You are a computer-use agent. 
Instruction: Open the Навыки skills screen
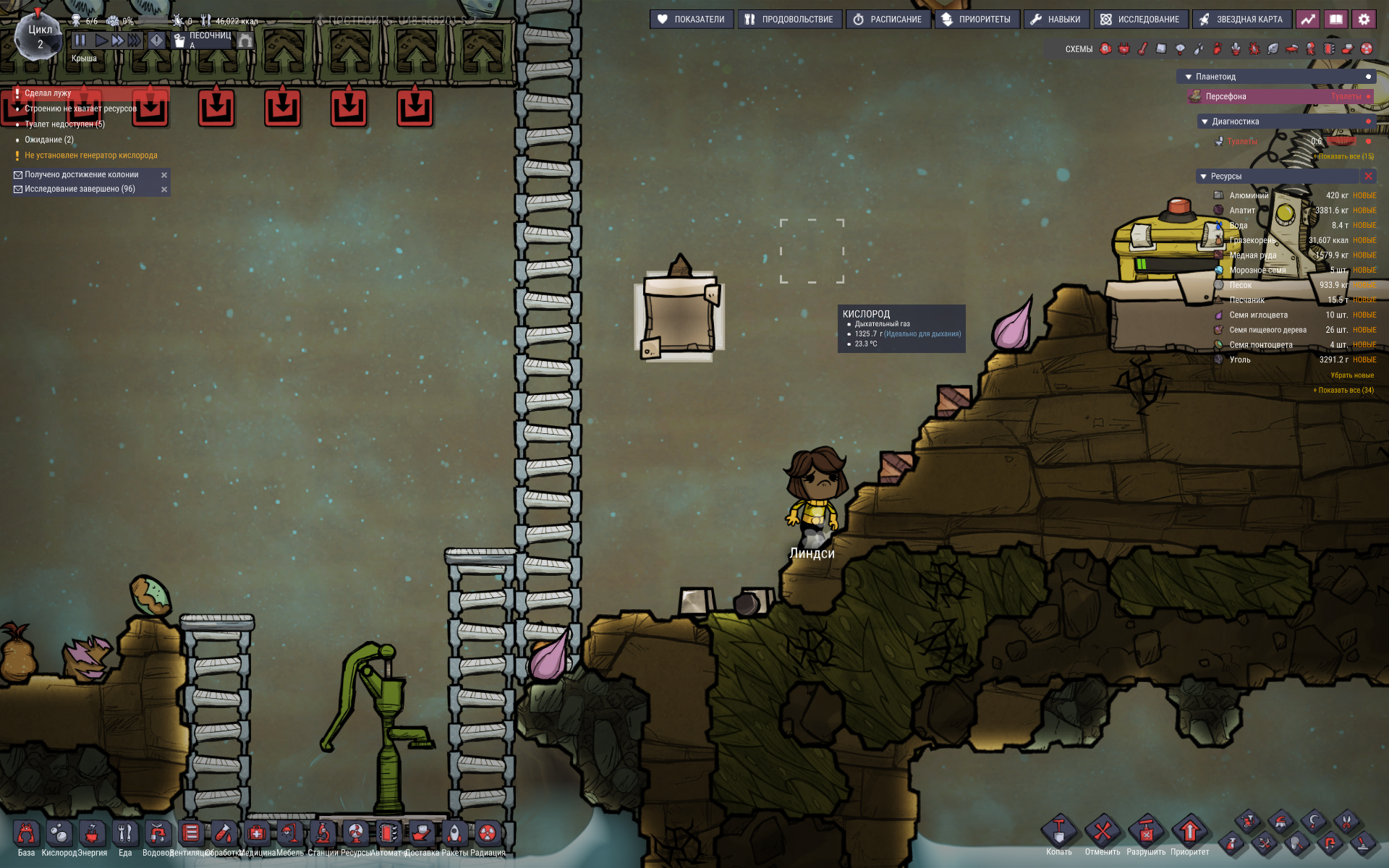[x=1055, y=20]
